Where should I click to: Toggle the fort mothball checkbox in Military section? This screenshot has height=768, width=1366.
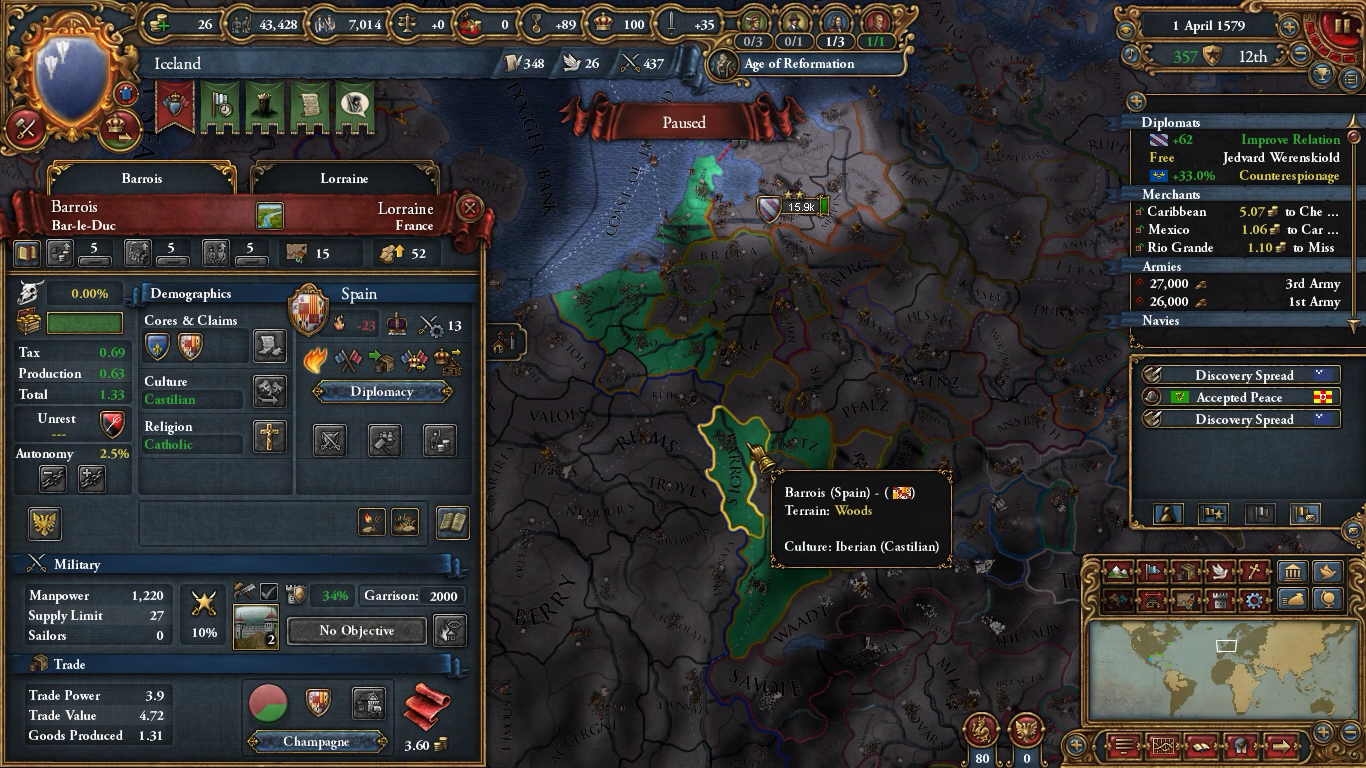[x=268, y=592]
